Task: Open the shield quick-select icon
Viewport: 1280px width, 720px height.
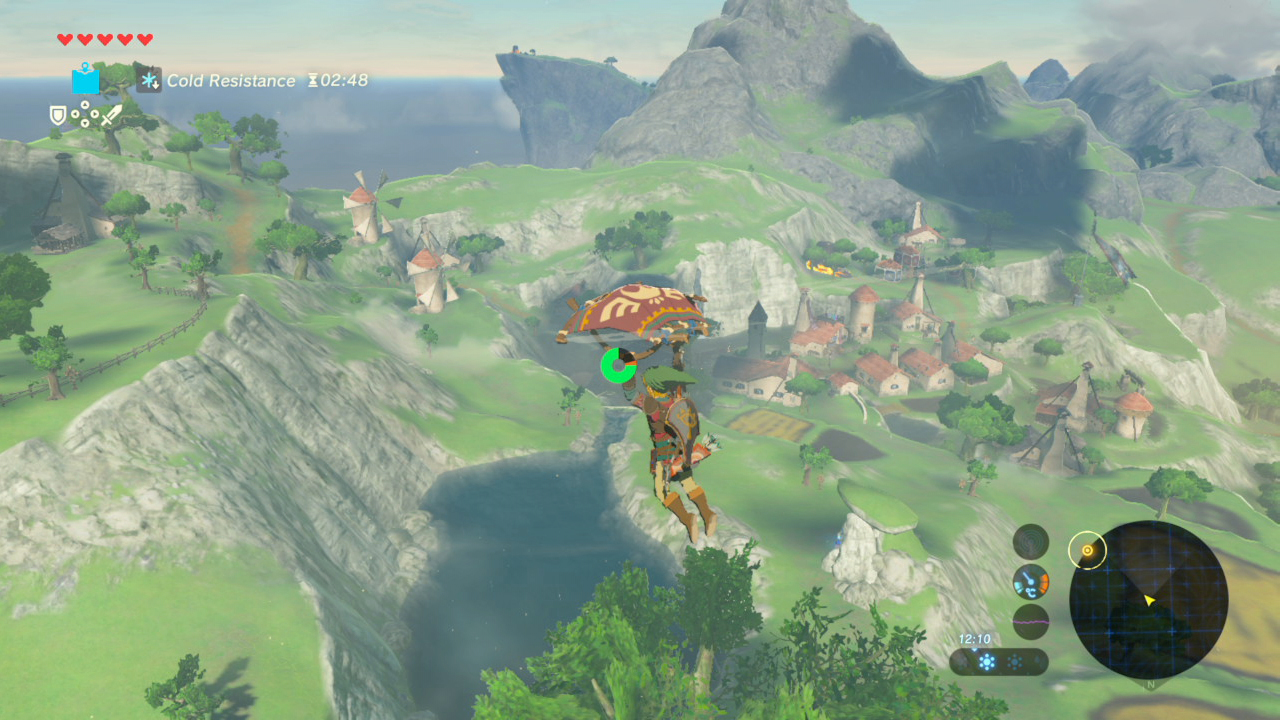Action: [59, 116]
